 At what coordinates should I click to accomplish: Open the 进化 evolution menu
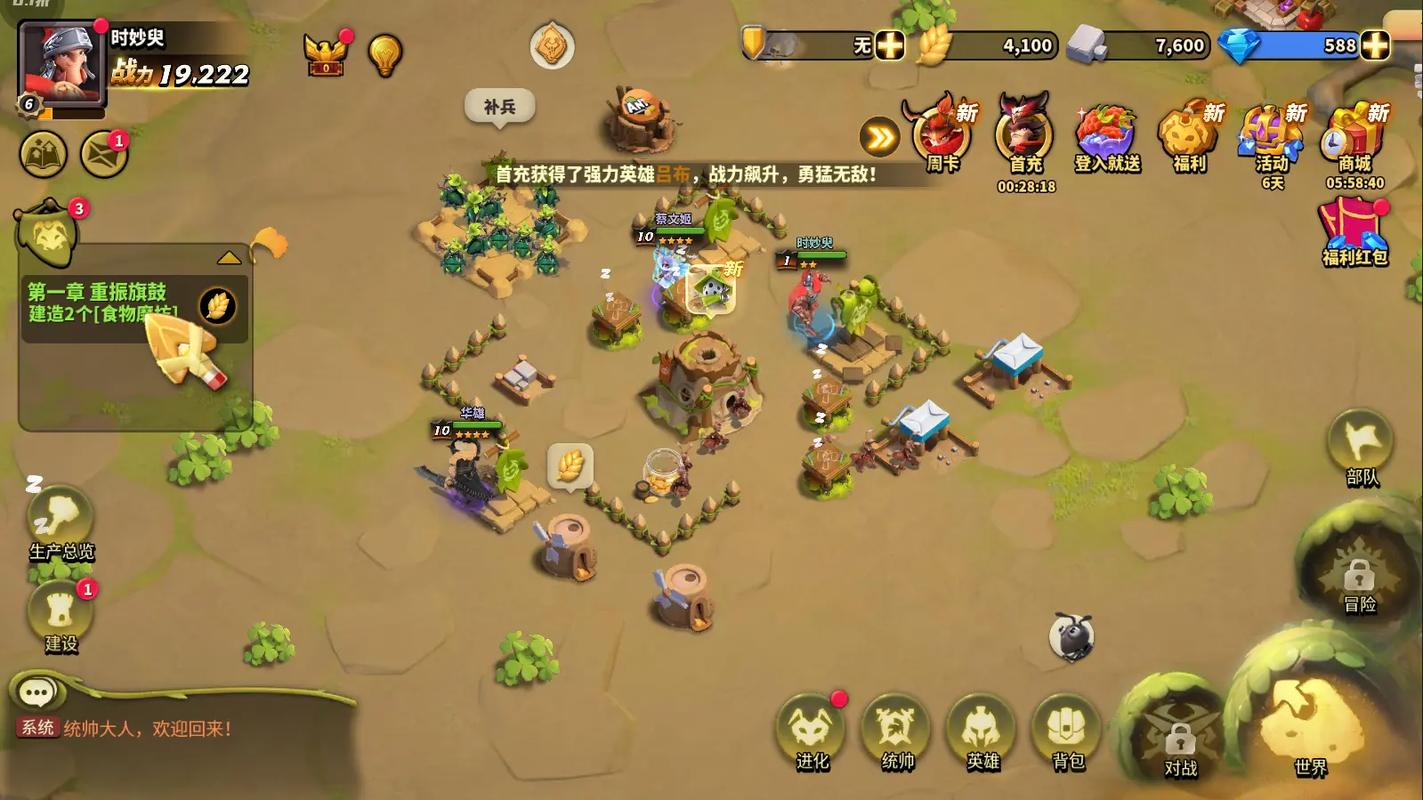pos(811,730)
